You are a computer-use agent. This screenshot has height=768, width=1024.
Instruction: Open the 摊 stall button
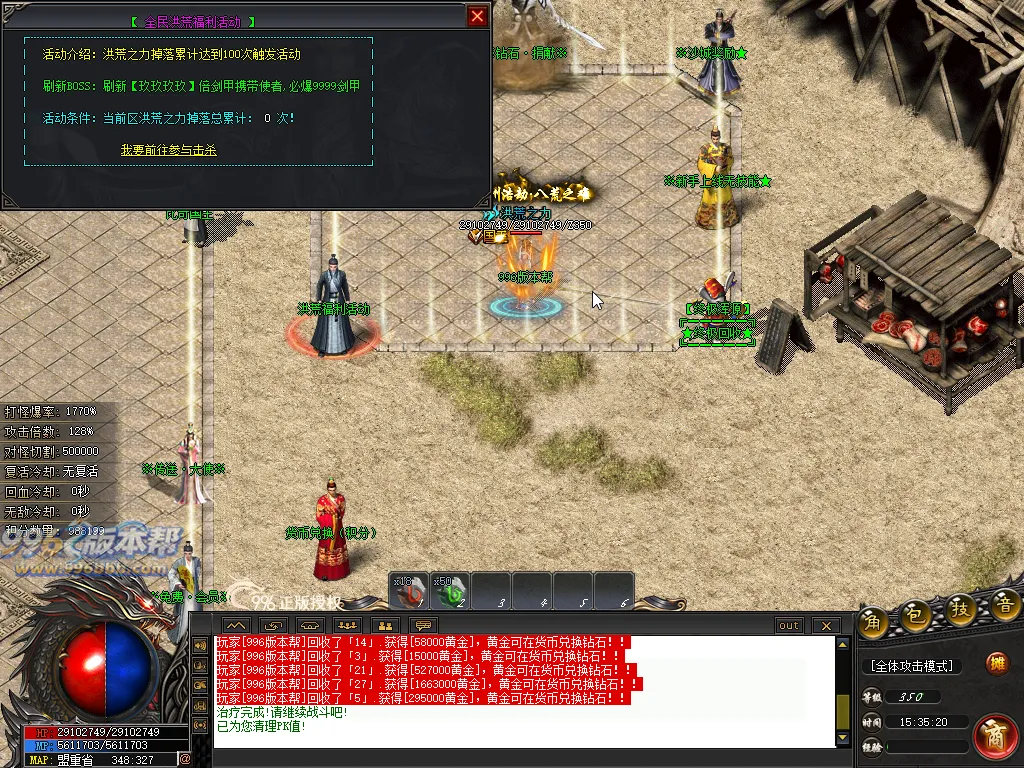tap(996, 663)
